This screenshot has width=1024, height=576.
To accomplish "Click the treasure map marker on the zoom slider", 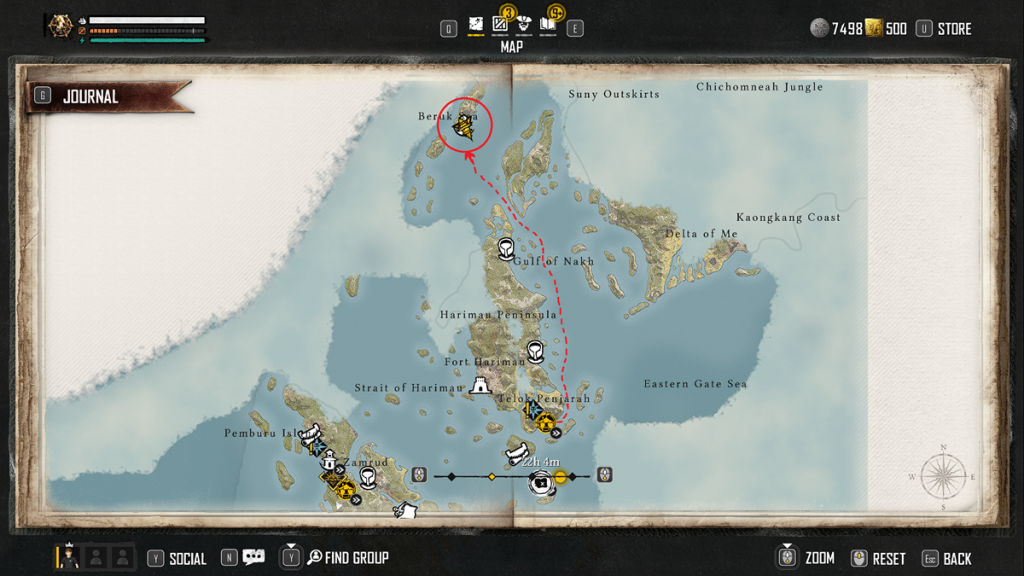I will pos(541,483).
